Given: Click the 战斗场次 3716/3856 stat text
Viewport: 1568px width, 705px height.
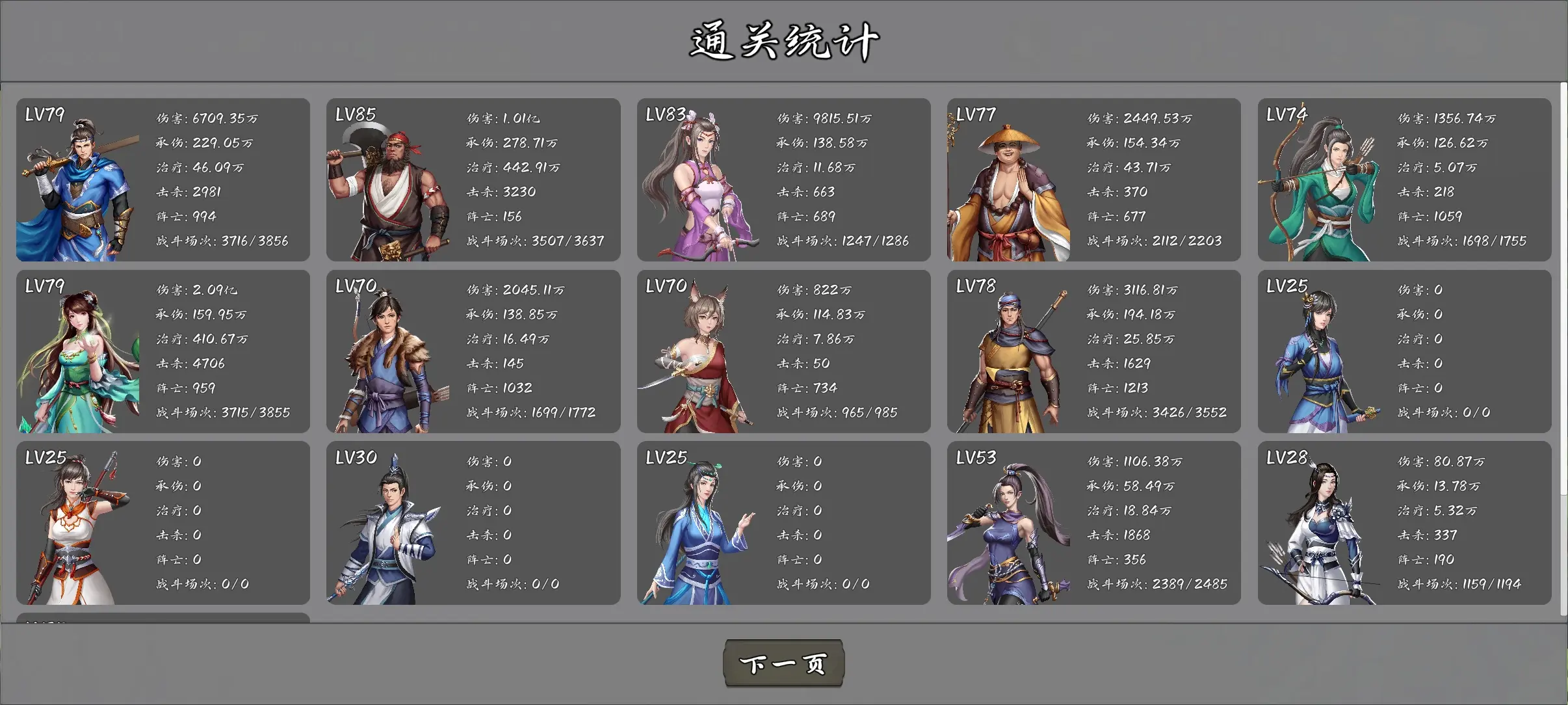Looking at the screenshot, I should 229,240.
